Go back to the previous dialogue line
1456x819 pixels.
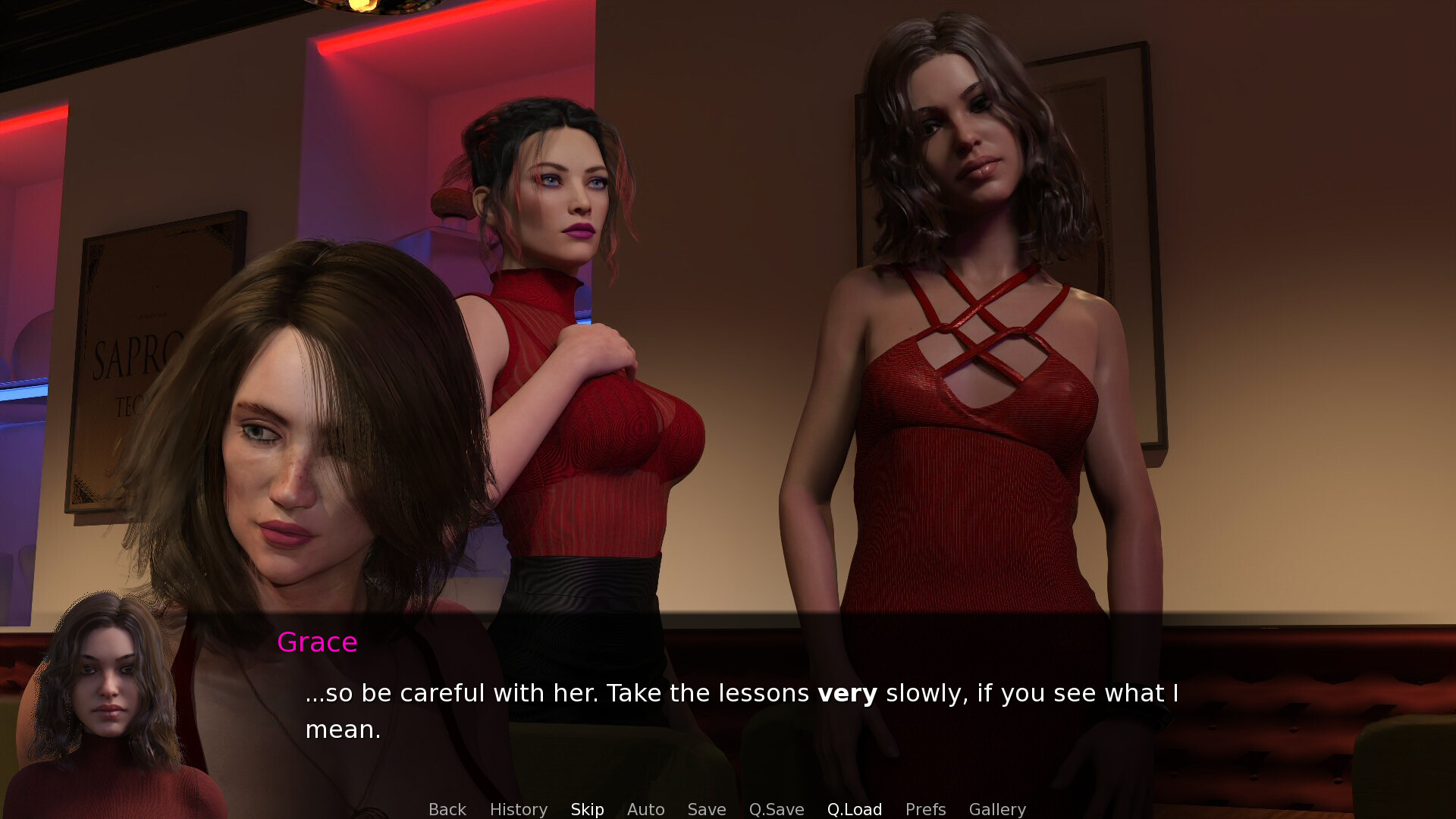tap(447, 809)
